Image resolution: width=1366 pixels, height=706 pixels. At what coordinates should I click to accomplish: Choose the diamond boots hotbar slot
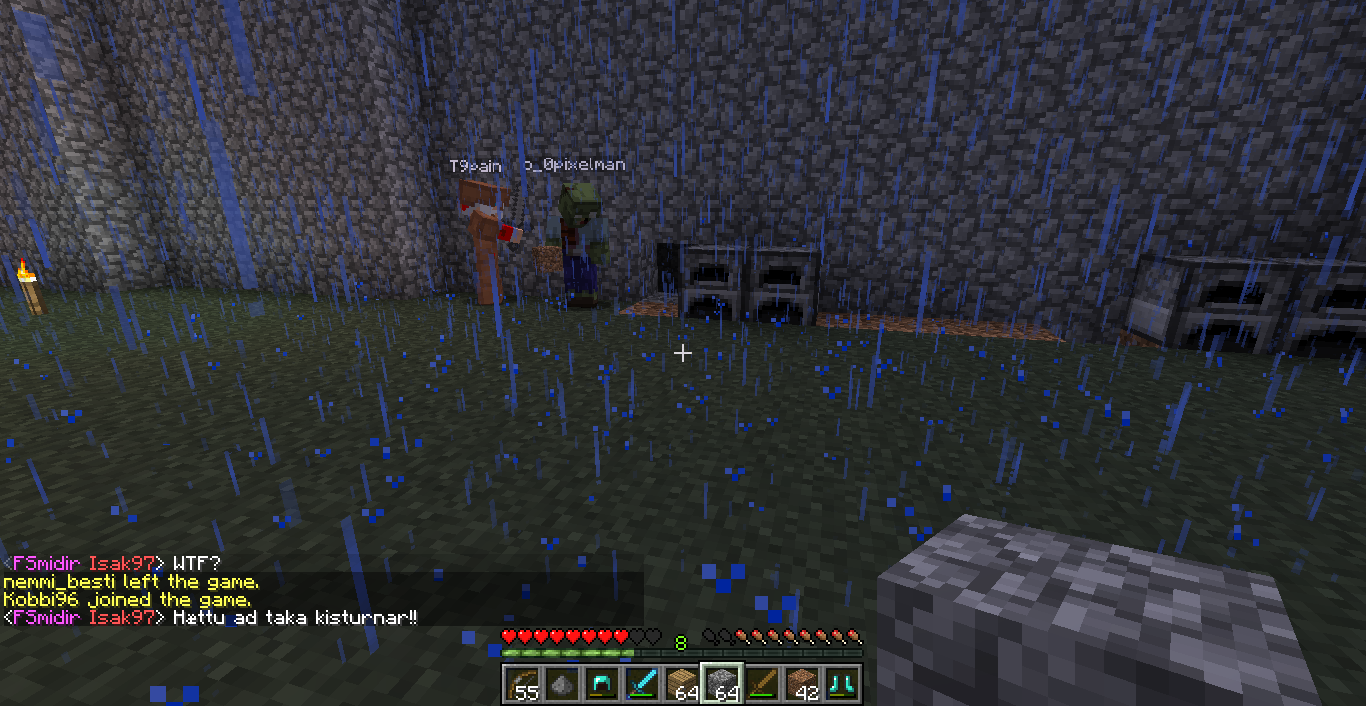tap(841, 684)
